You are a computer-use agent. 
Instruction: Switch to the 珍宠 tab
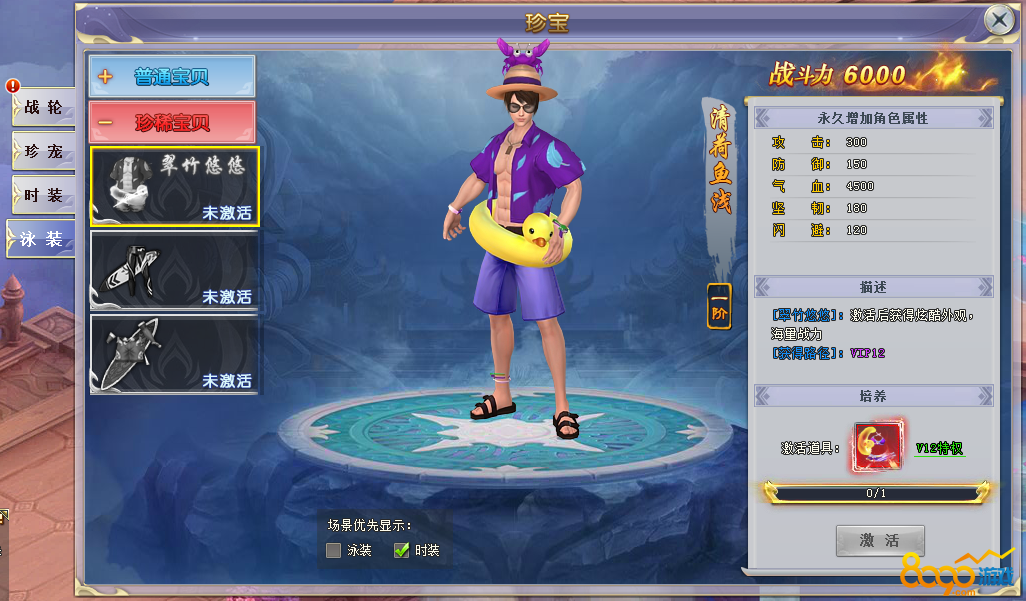point(42,152)
